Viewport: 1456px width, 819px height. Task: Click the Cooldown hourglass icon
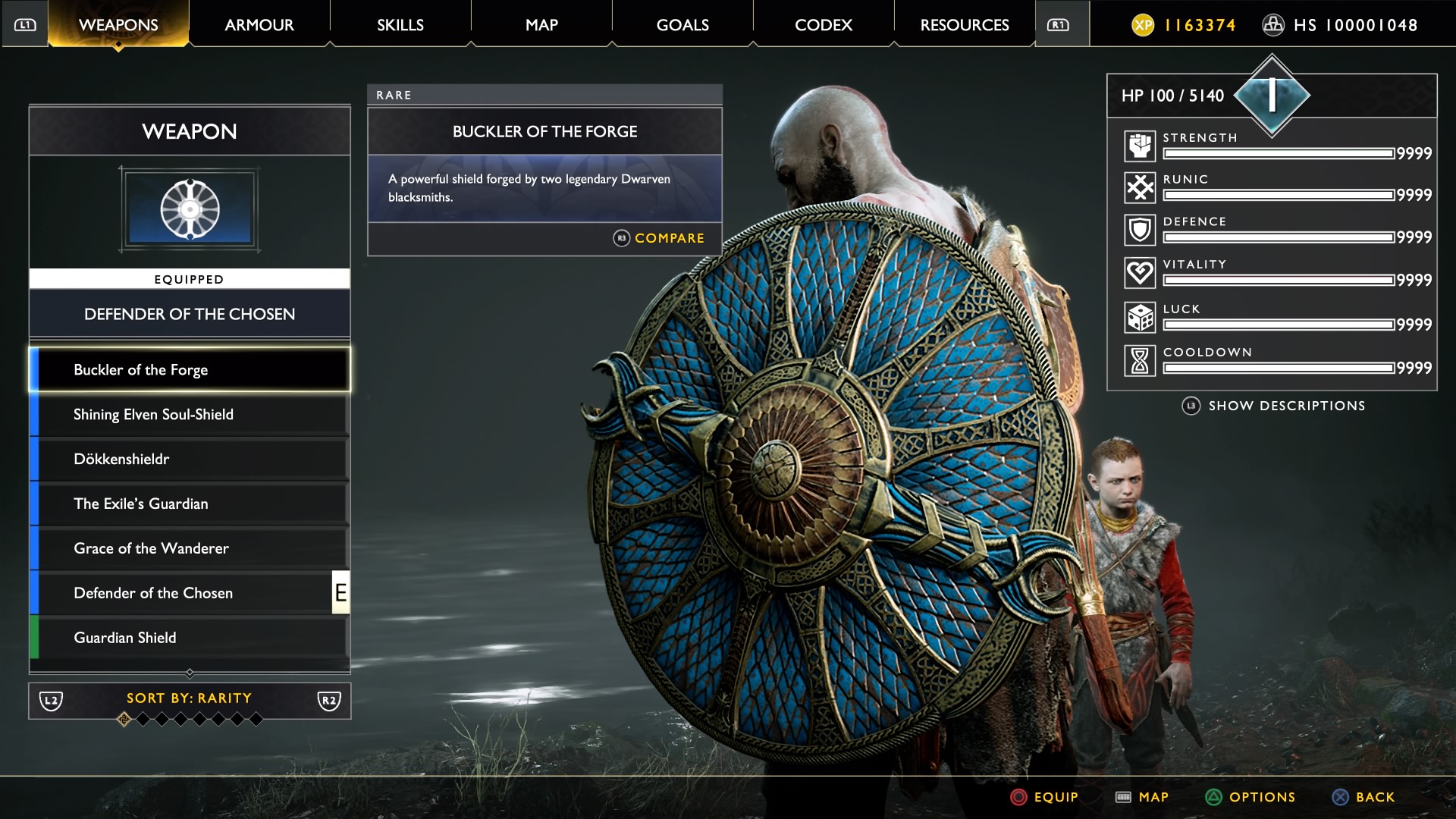(x=1139, y=359)
